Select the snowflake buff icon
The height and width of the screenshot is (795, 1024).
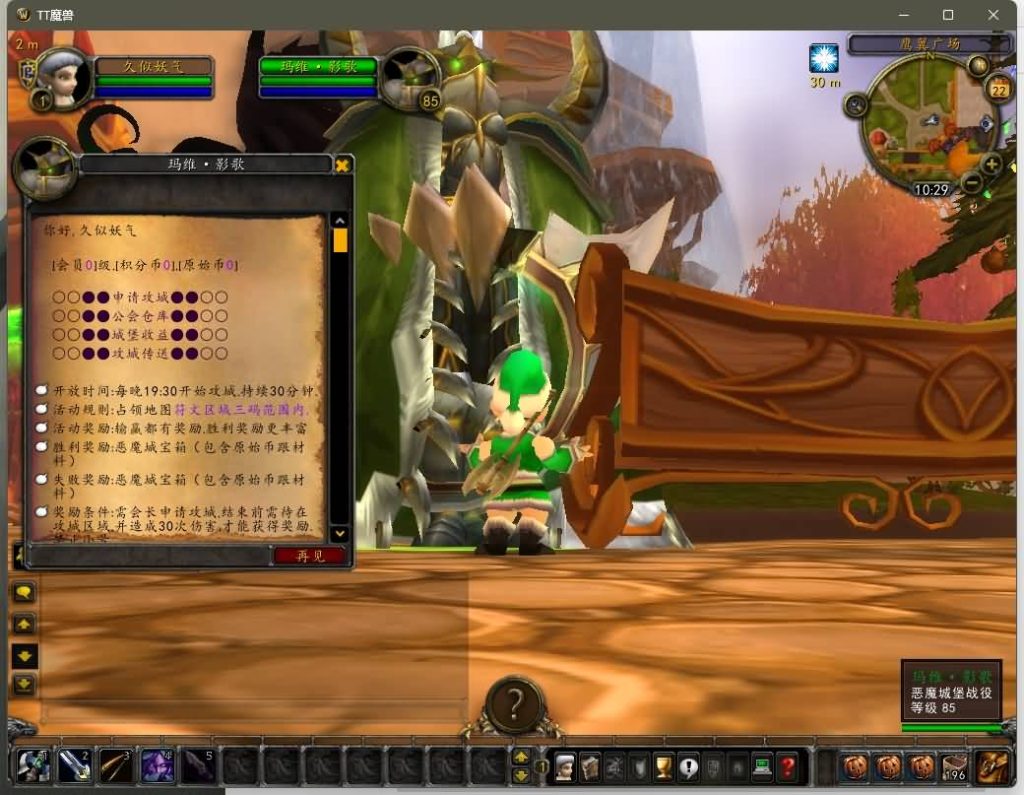click(824, 59)
